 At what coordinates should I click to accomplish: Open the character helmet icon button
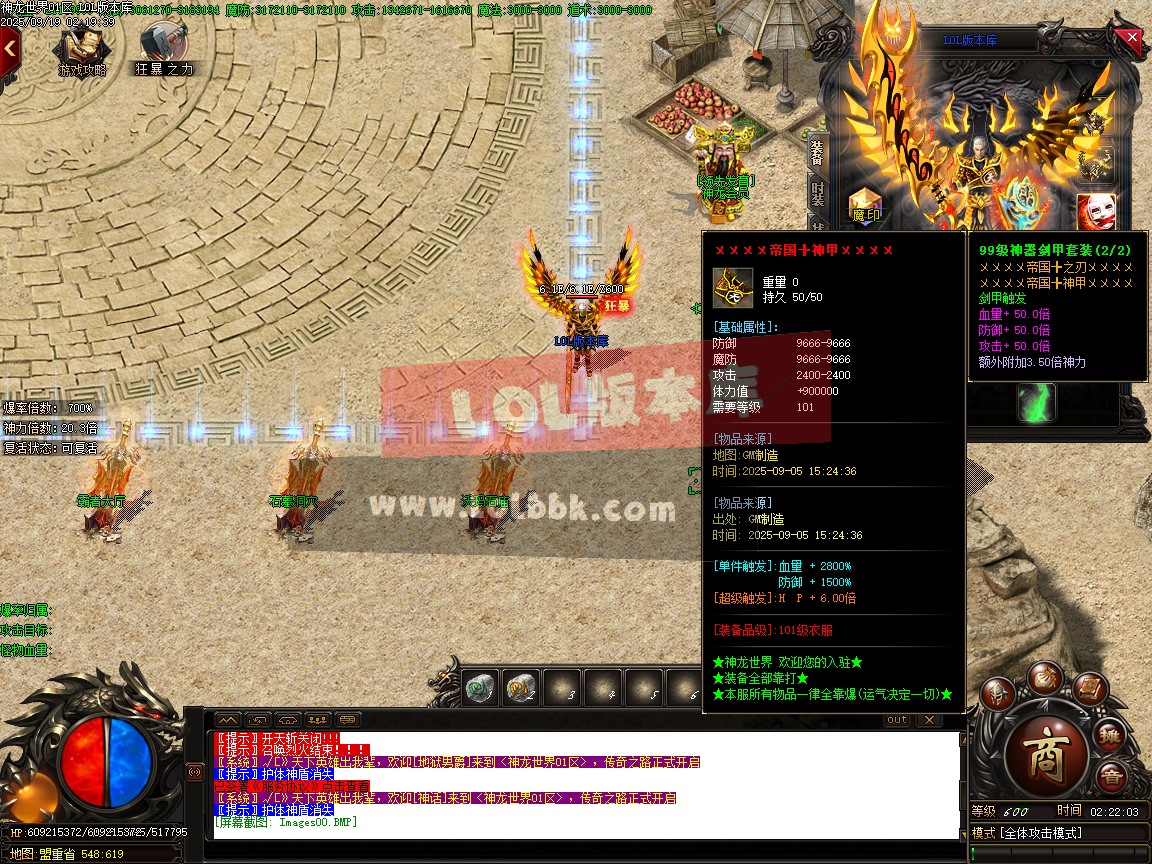[997, 693]
